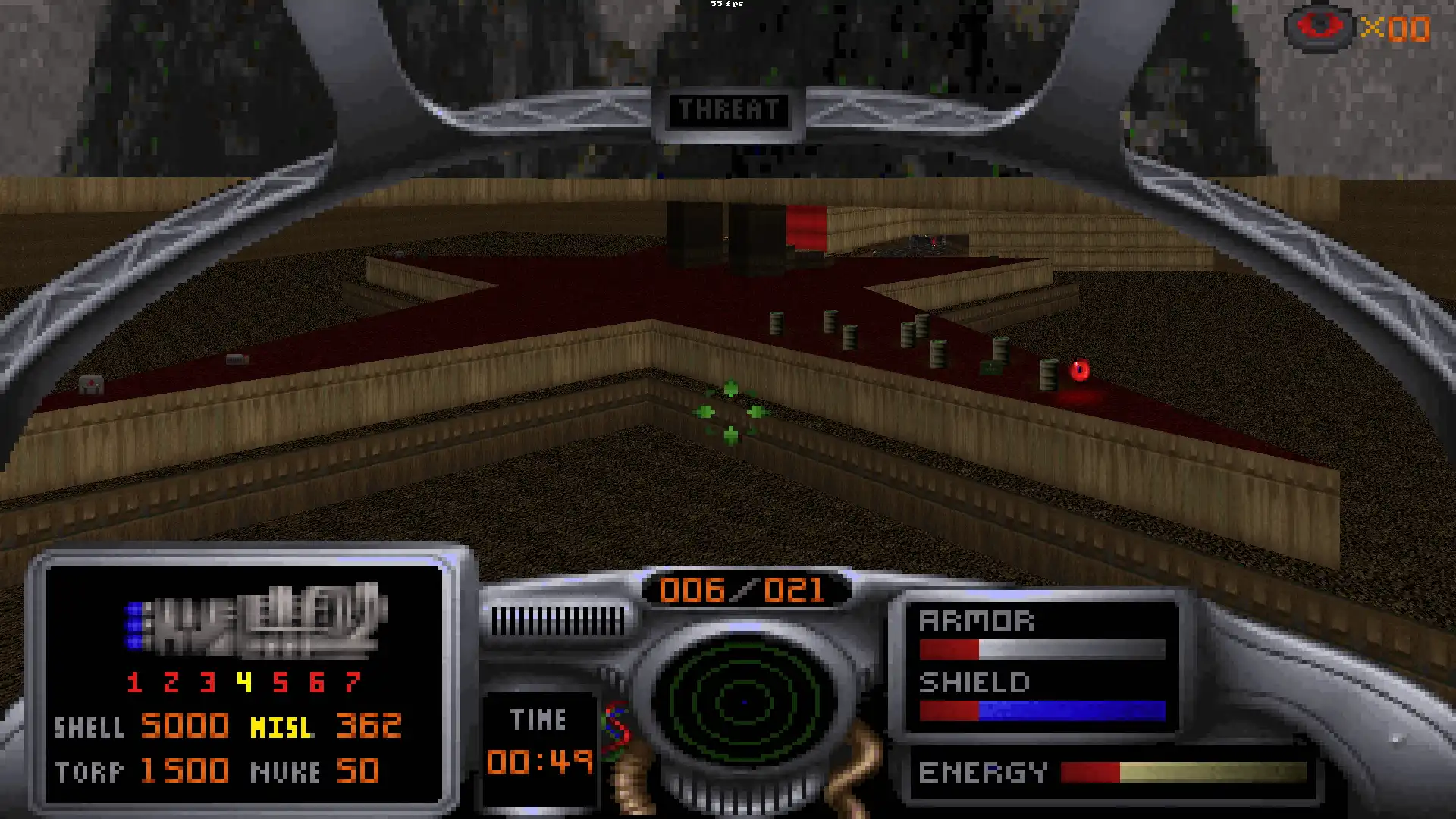
Task: Select weapon slot number 1
Action: (134, 682)
